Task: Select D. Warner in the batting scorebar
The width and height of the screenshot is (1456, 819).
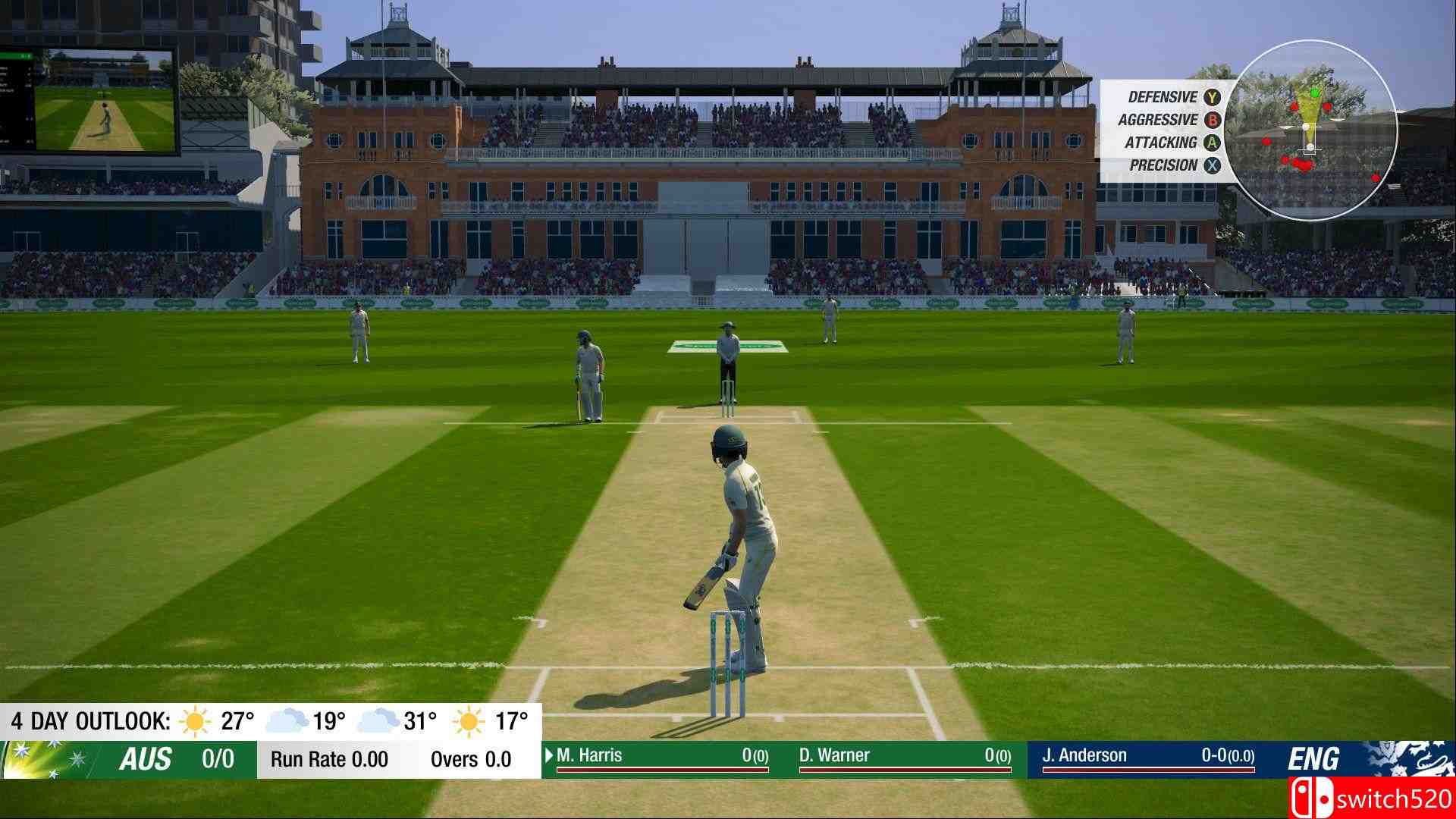Action: point(904,757)
